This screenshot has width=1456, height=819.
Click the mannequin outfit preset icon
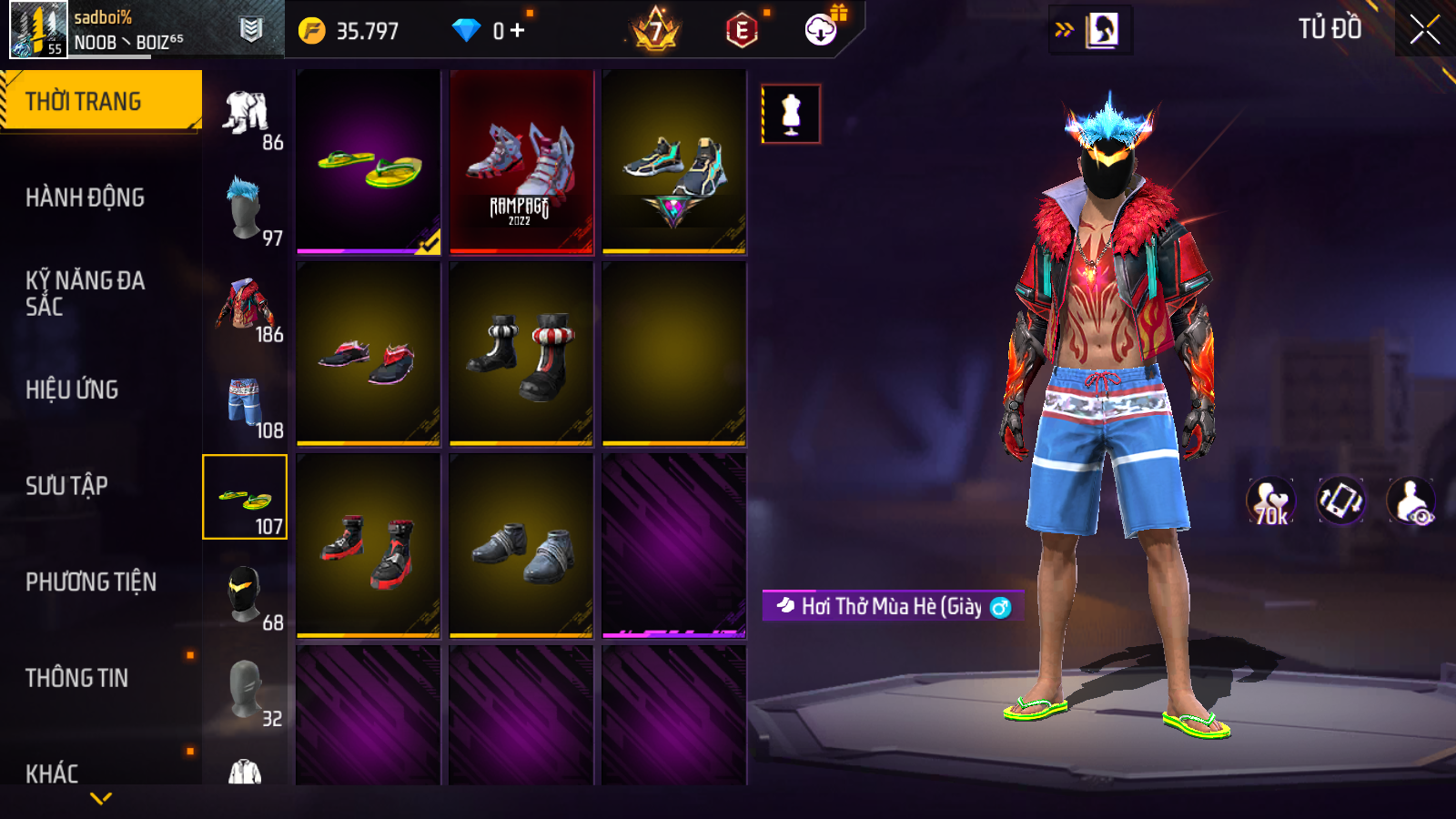[x=791, y=114]
